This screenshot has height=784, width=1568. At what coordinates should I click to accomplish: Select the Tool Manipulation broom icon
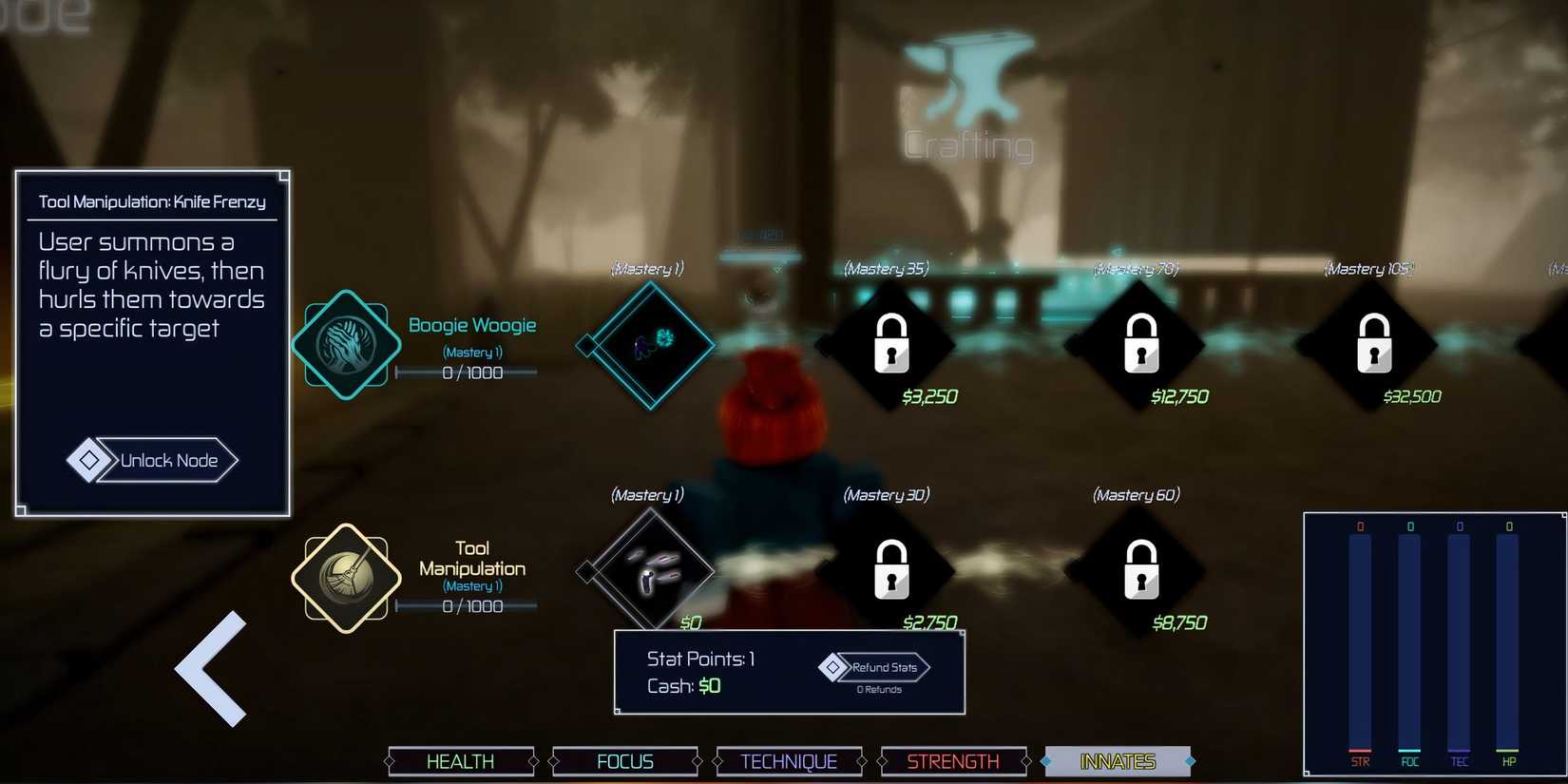[344, 576]
